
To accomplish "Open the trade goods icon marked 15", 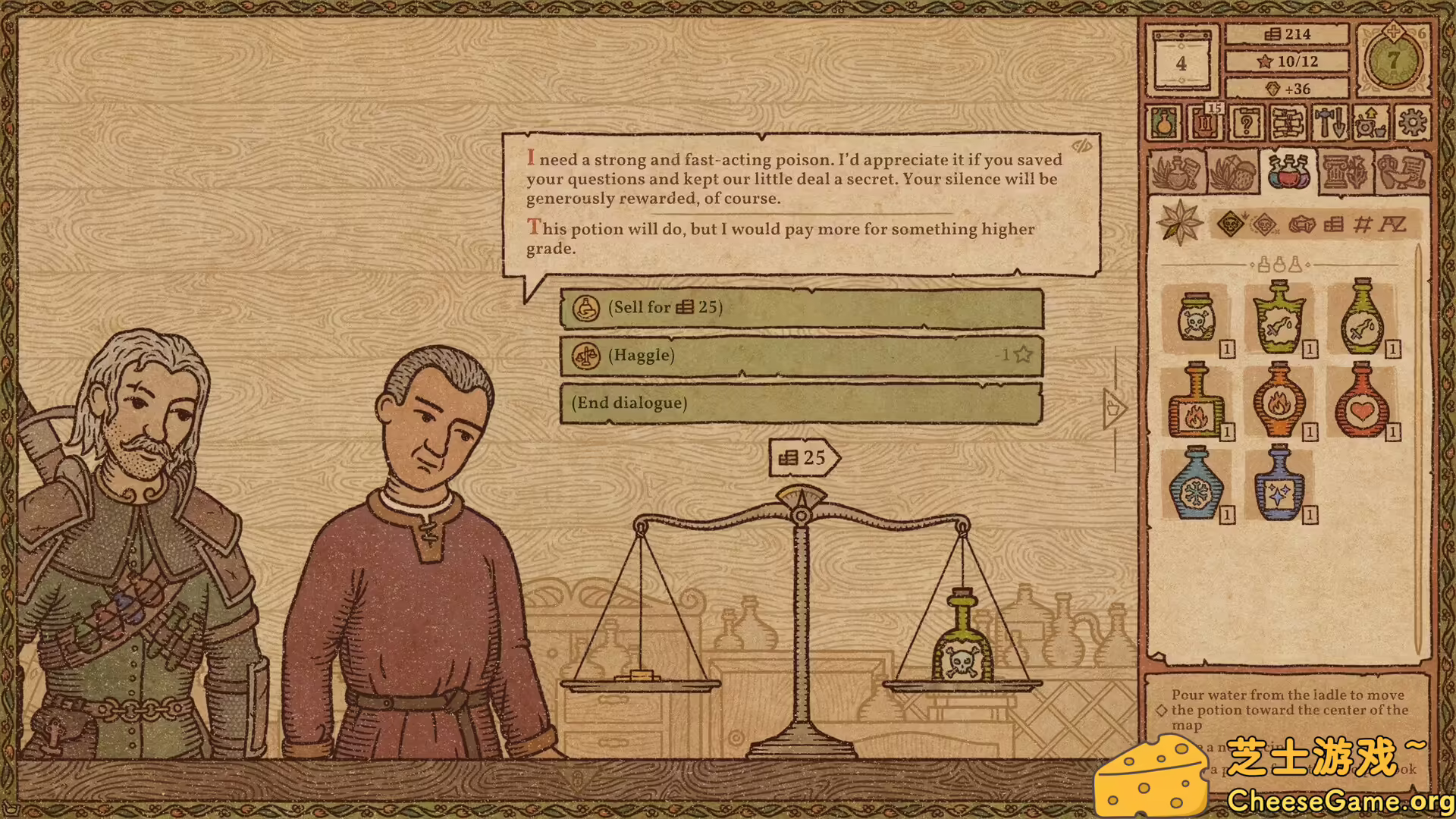I will tap(1206, 125).
